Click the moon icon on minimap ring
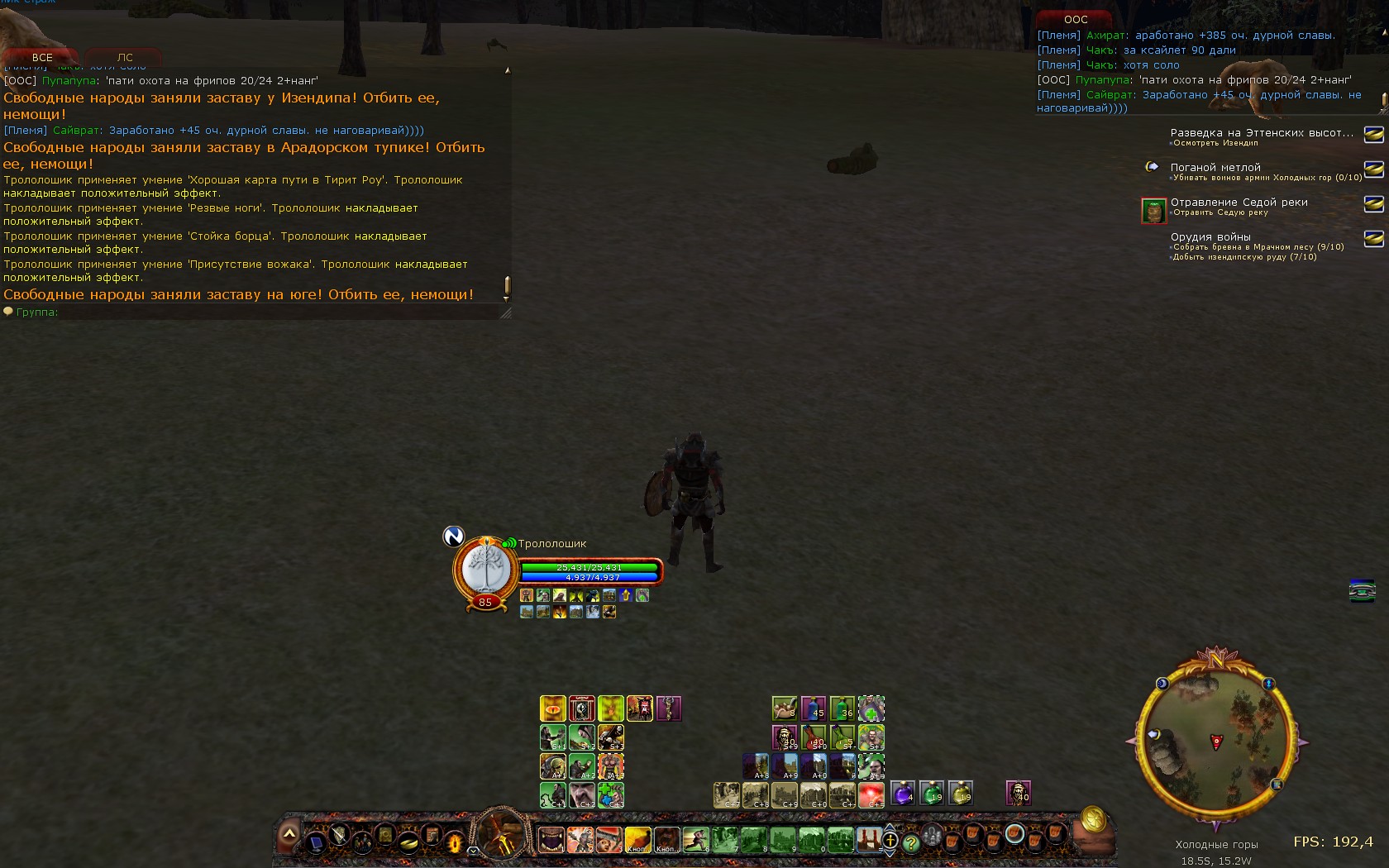This screenshot has height=868, width=1389. (1162, 684)
